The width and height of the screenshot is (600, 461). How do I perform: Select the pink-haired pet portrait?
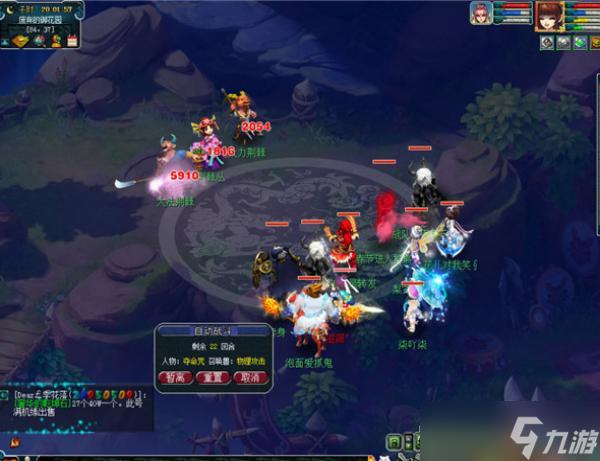(481, 14)
